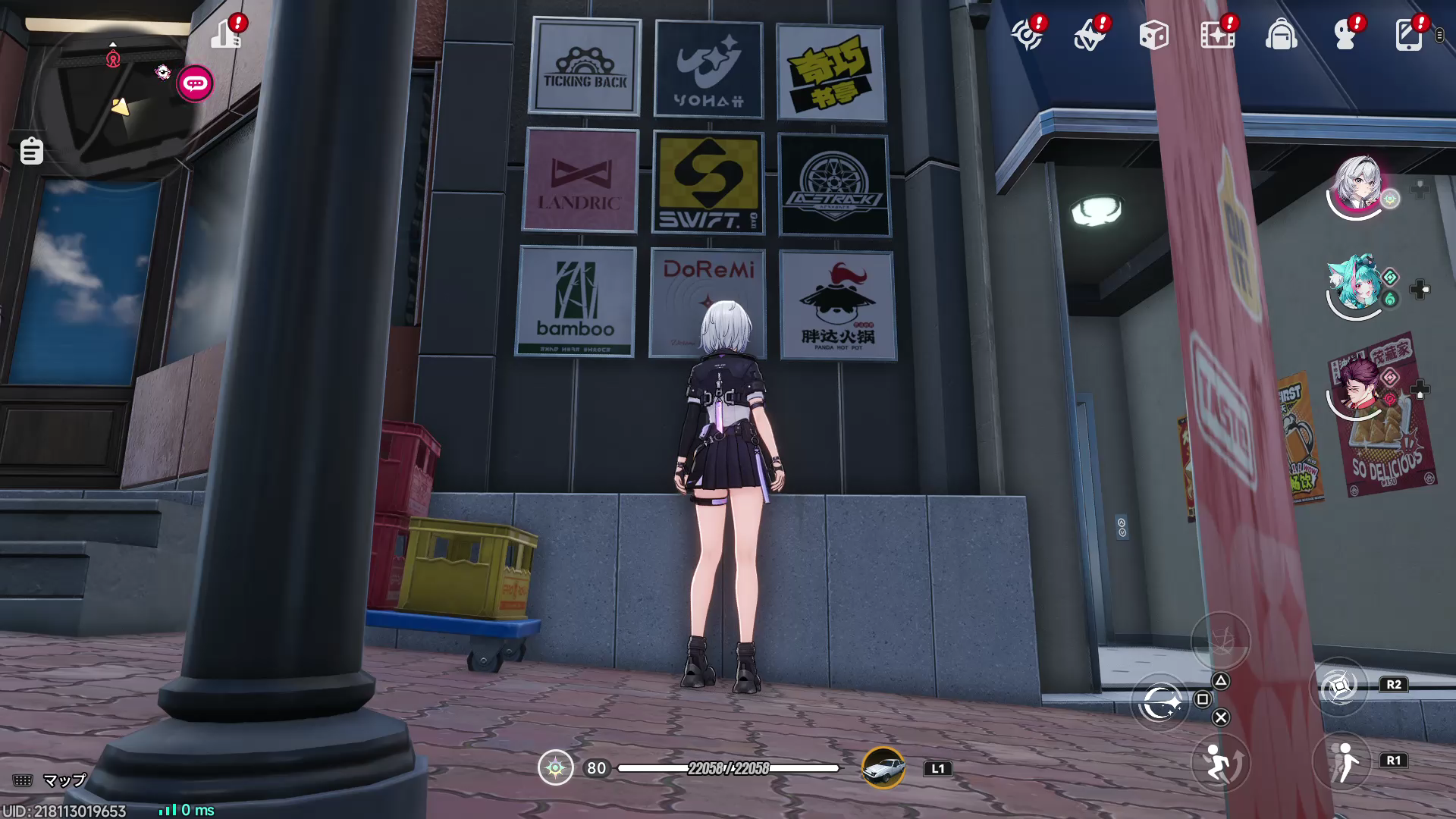Image resolution: width=1456 pixels, height=819 pixels.
Task: Activate the crescent moon sparkle attack button
Action: [x=1160, y=703]
